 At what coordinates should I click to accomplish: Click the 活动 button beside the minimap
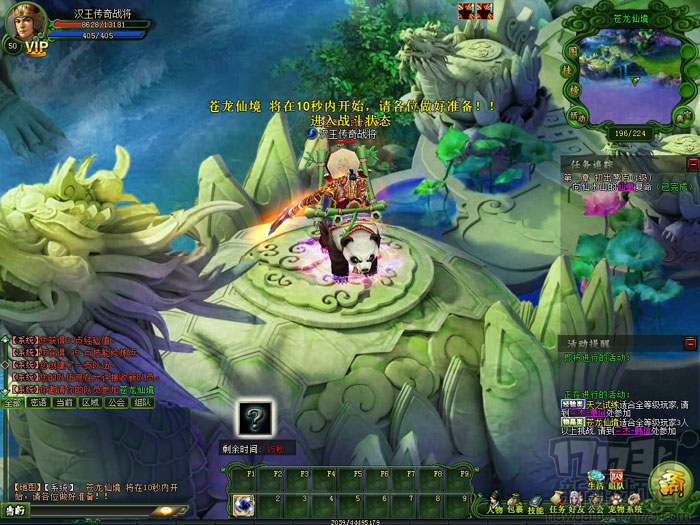click(x=576, y=115)
